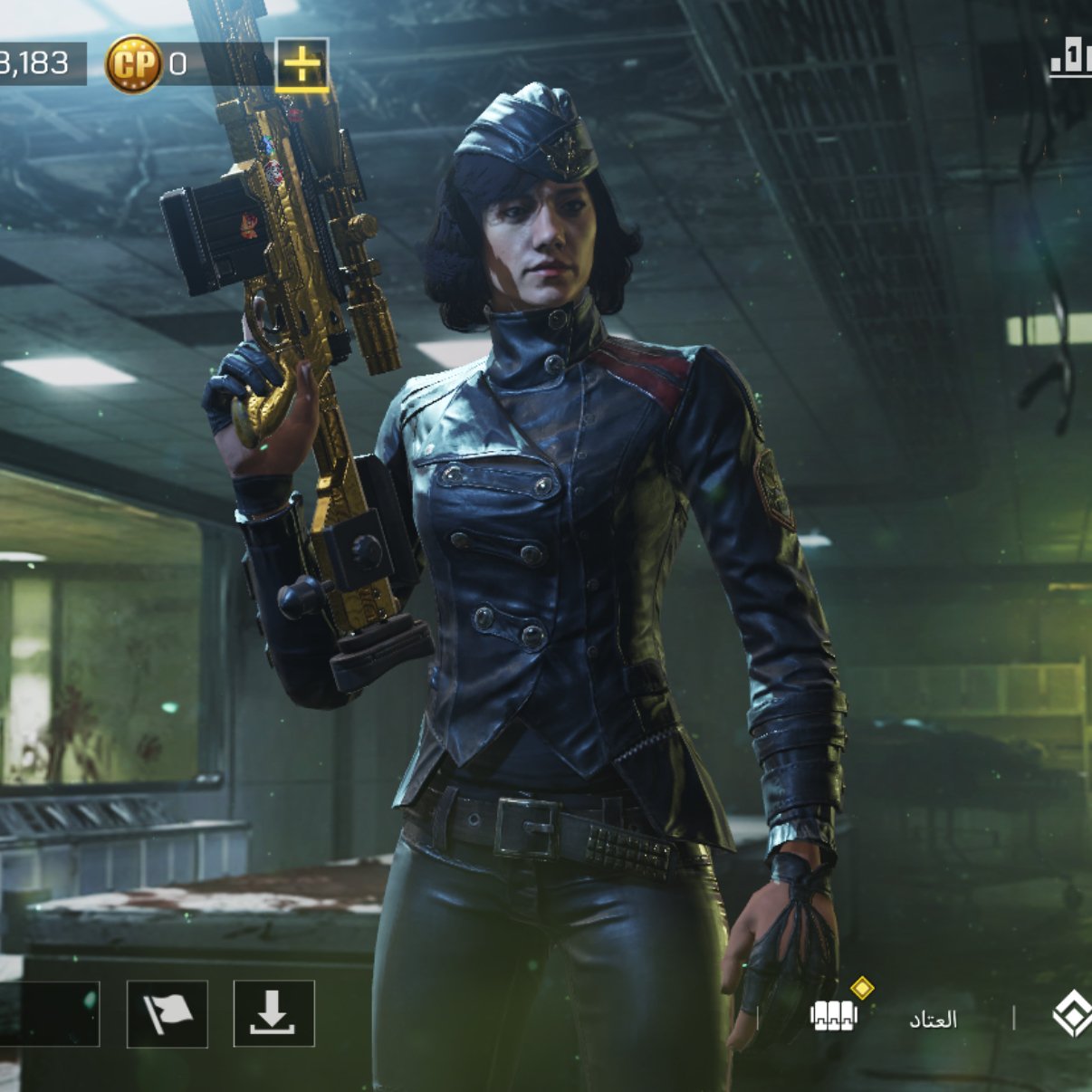Select the ammo magazines icon
1092x1092 pixels.
tap(833, 1016)
